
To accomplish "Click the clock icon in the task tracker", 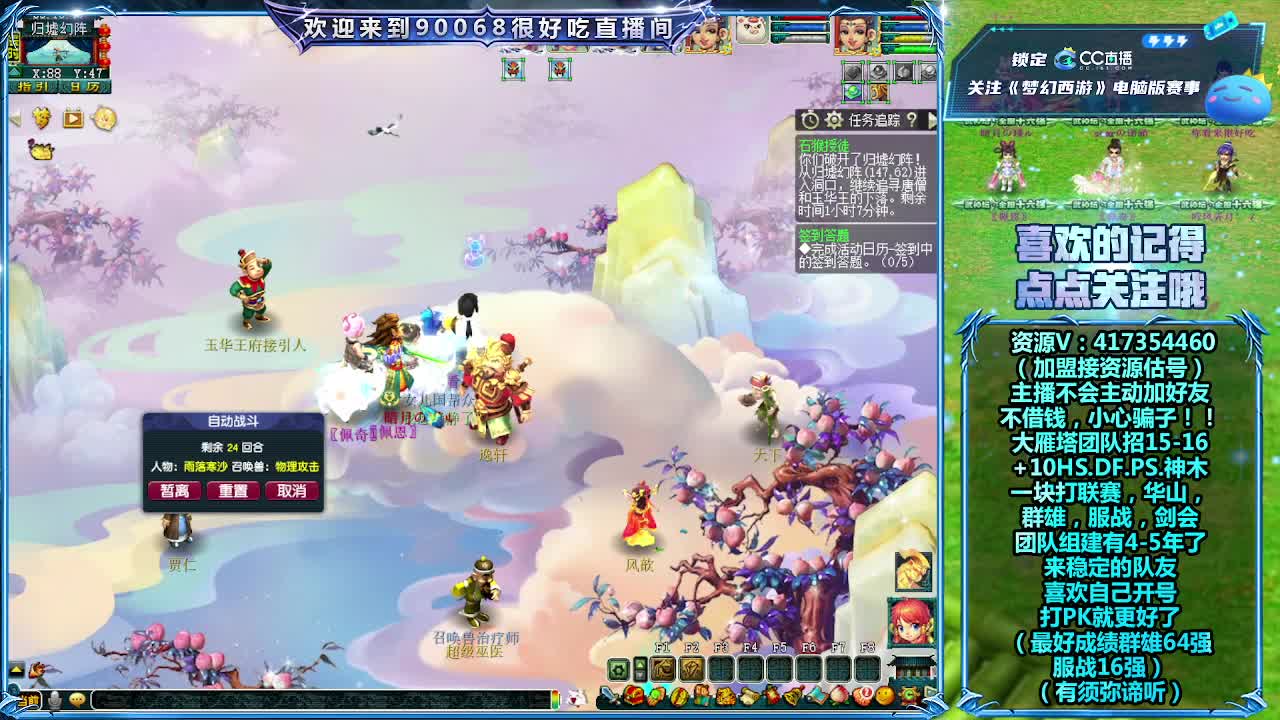I will [x=811, y=120].
